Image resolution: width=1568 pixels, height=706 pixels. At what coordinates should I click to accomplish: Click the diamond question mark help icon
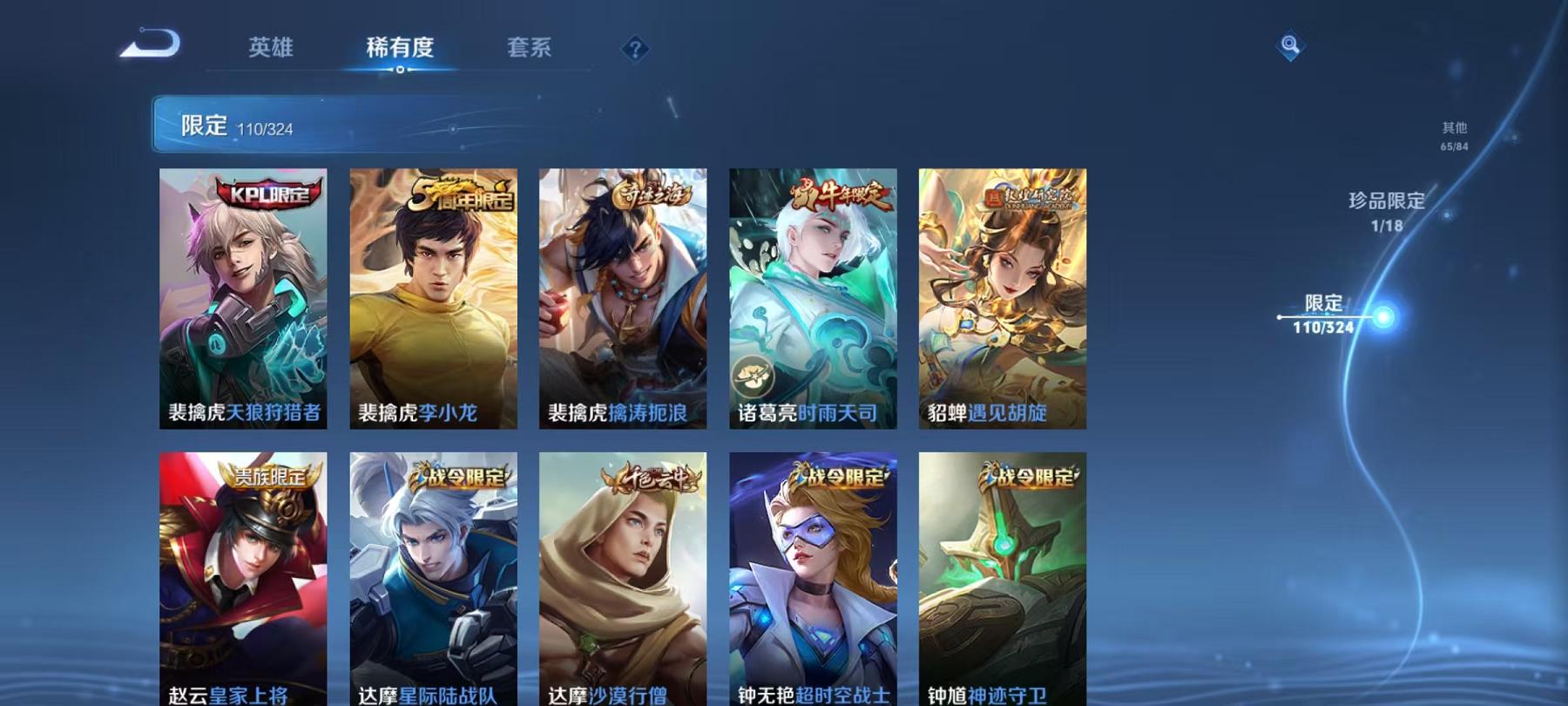point(635,50)
